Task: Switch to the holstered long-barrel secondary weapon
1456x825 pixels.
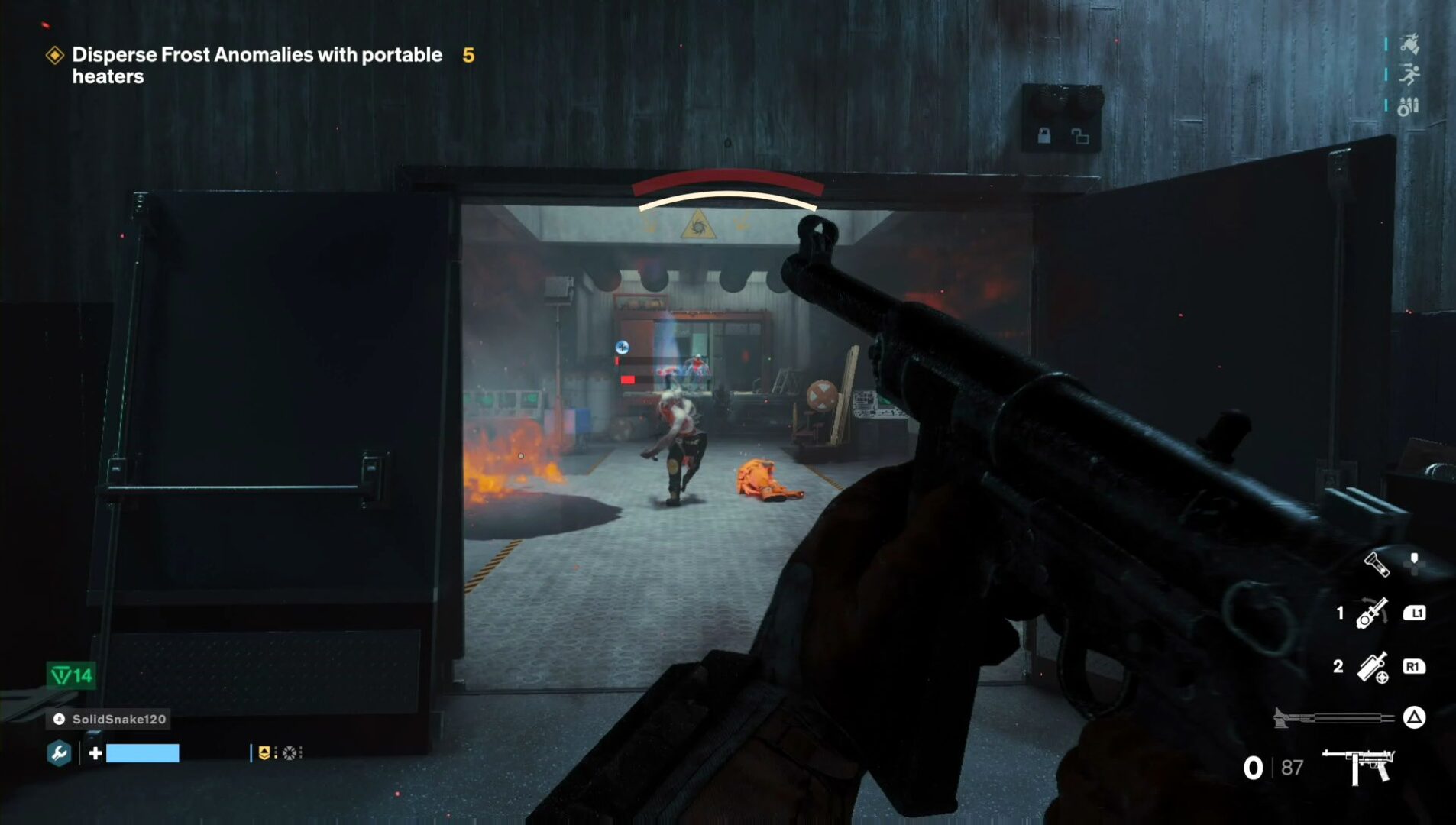Action: 1332,717
